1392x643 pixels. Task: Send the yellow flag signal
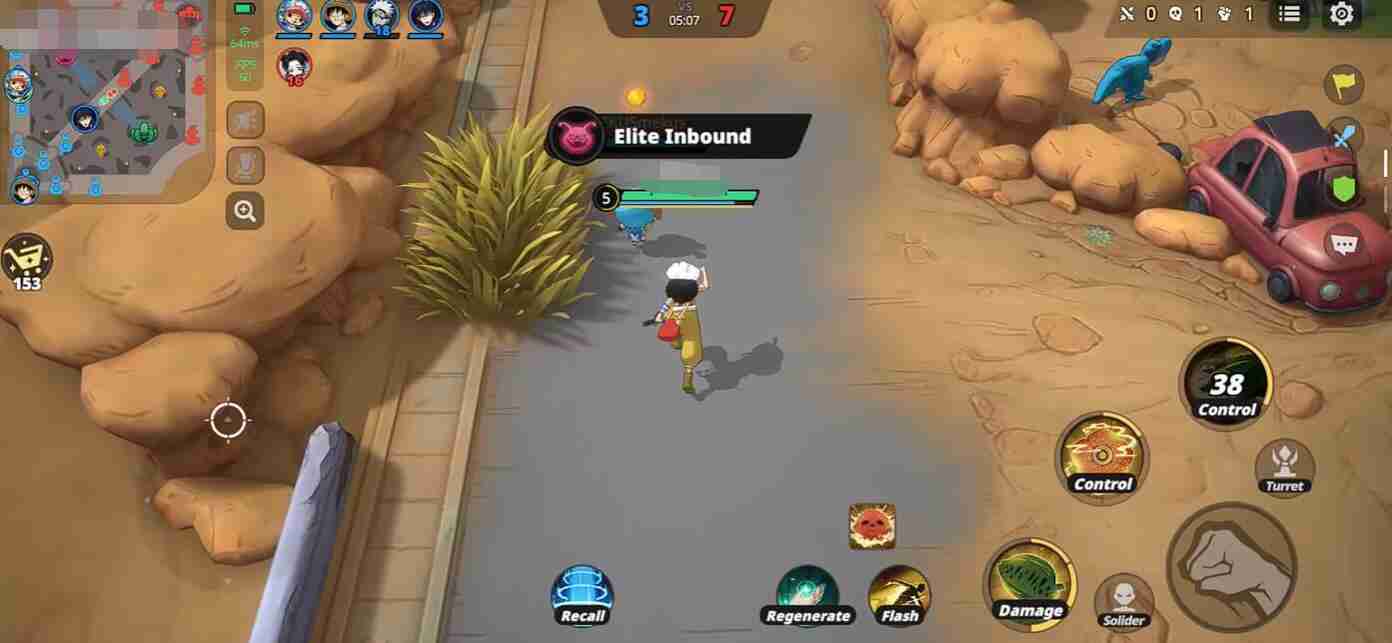[x=1344, y=84]
